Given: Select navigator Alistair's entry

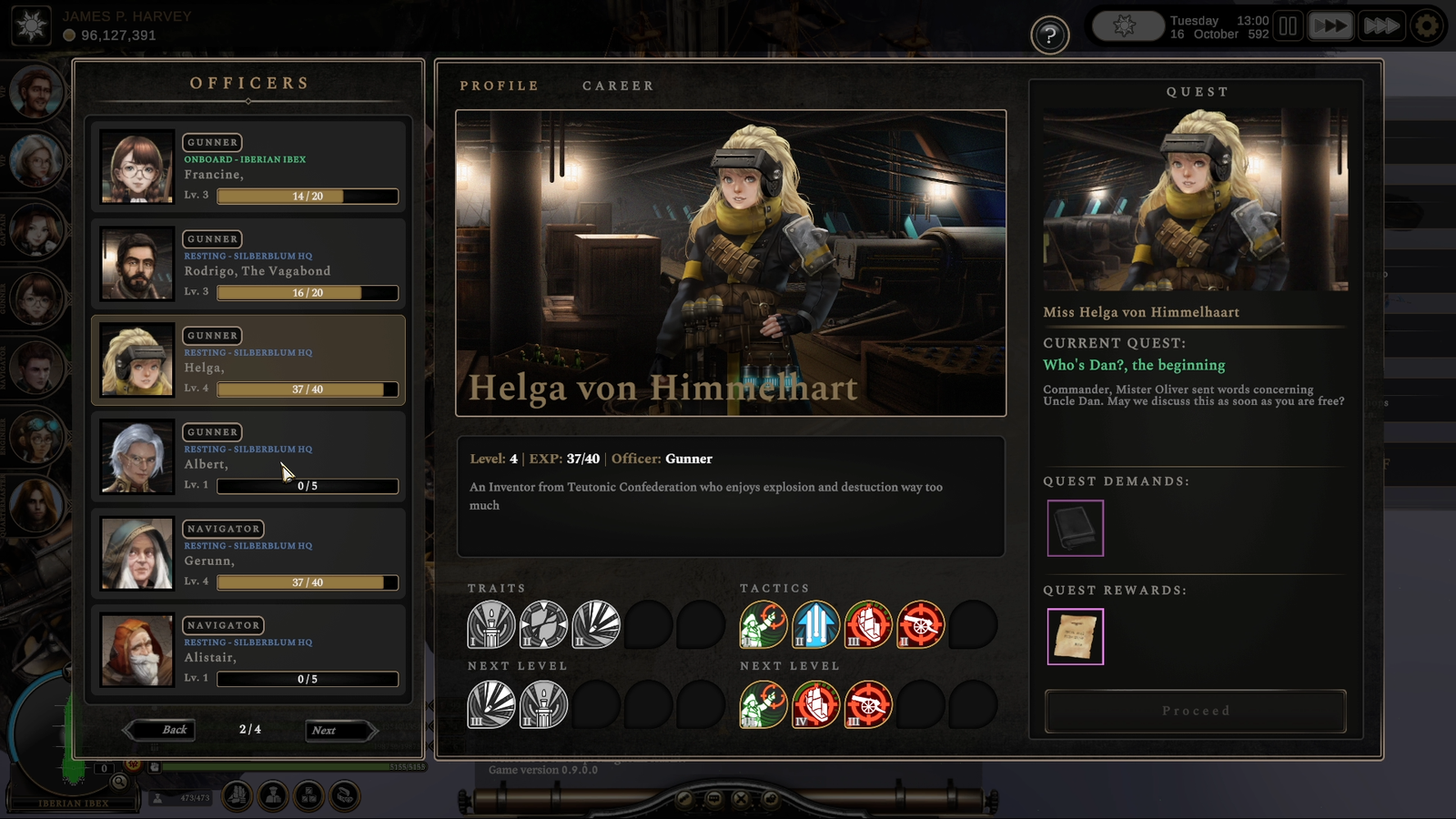Looking at the screenshot, I should click(248, 650).
